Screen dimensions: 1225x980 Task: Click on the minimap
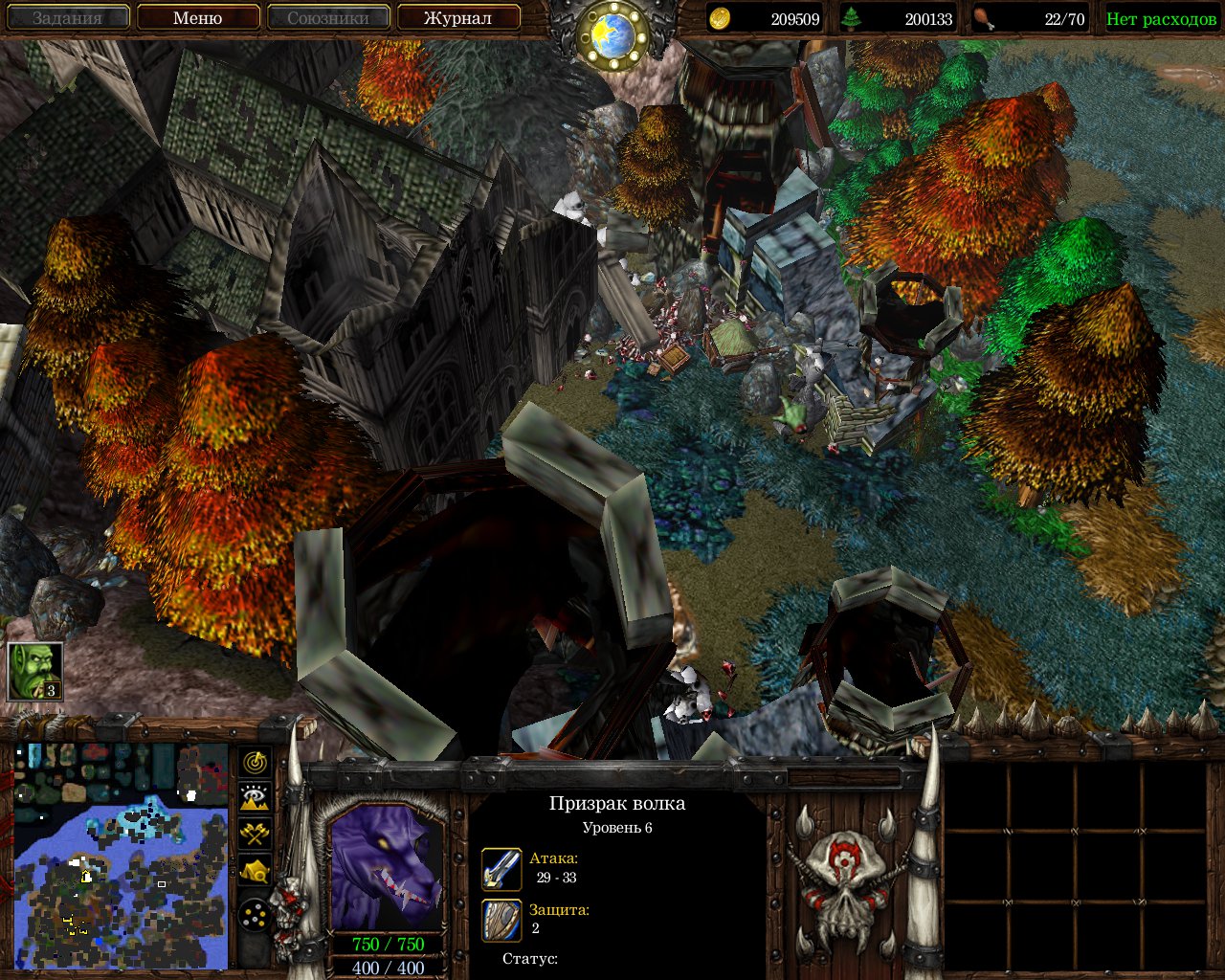coord(122,854)
